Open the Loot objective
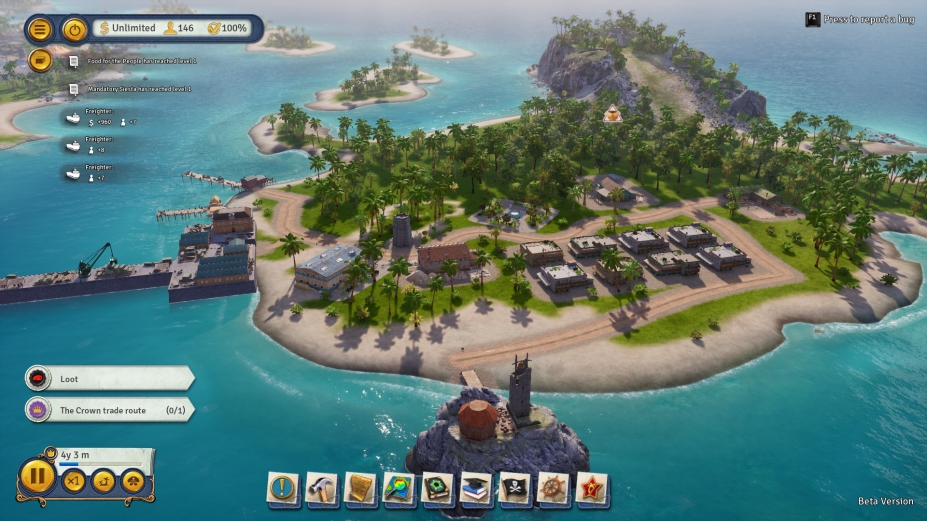The height and width of the screenshot is (521, 927). [x=108, y=378]
